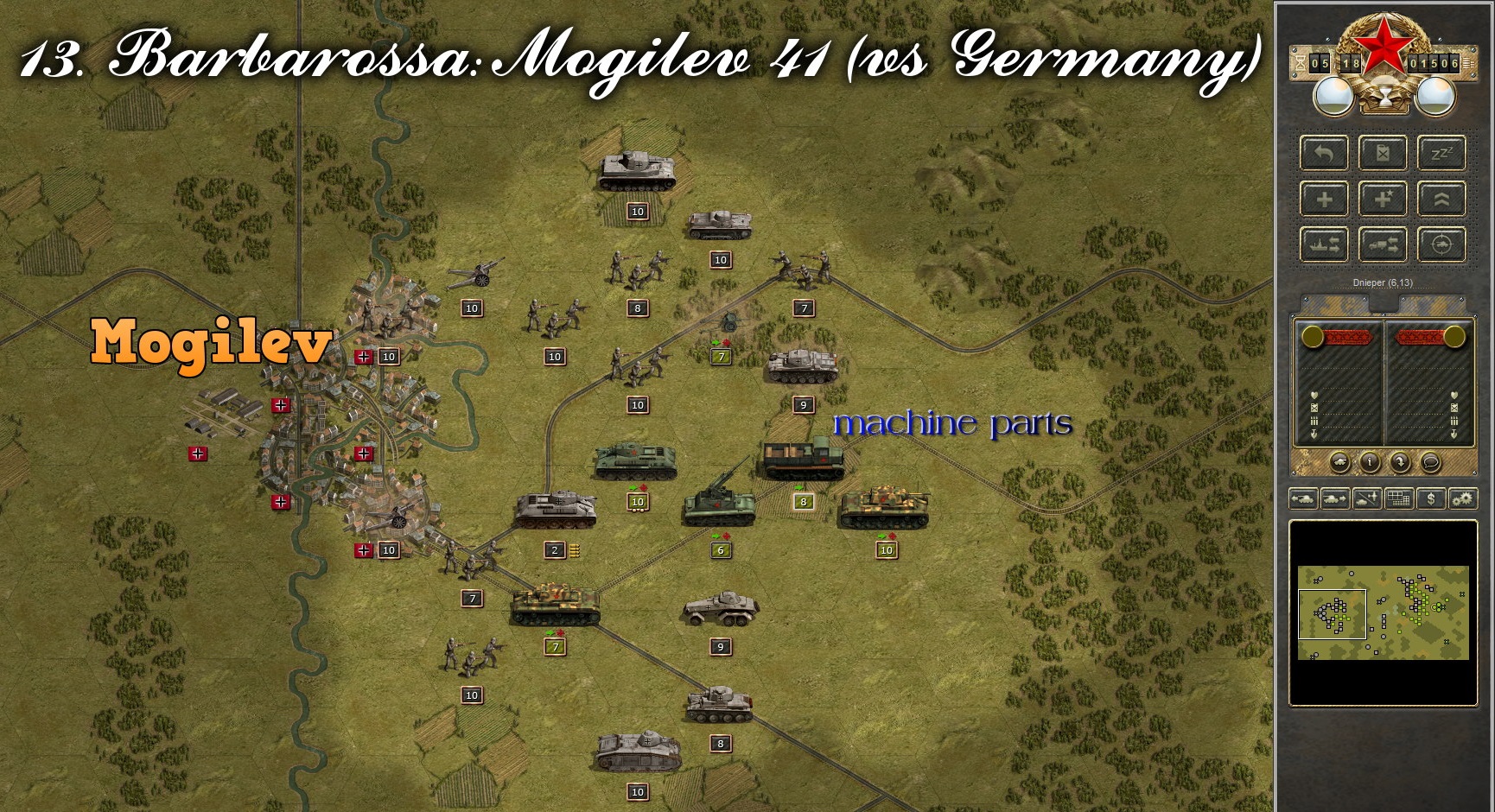Apply elite reinforcements to the unit

pos(1383,199)
